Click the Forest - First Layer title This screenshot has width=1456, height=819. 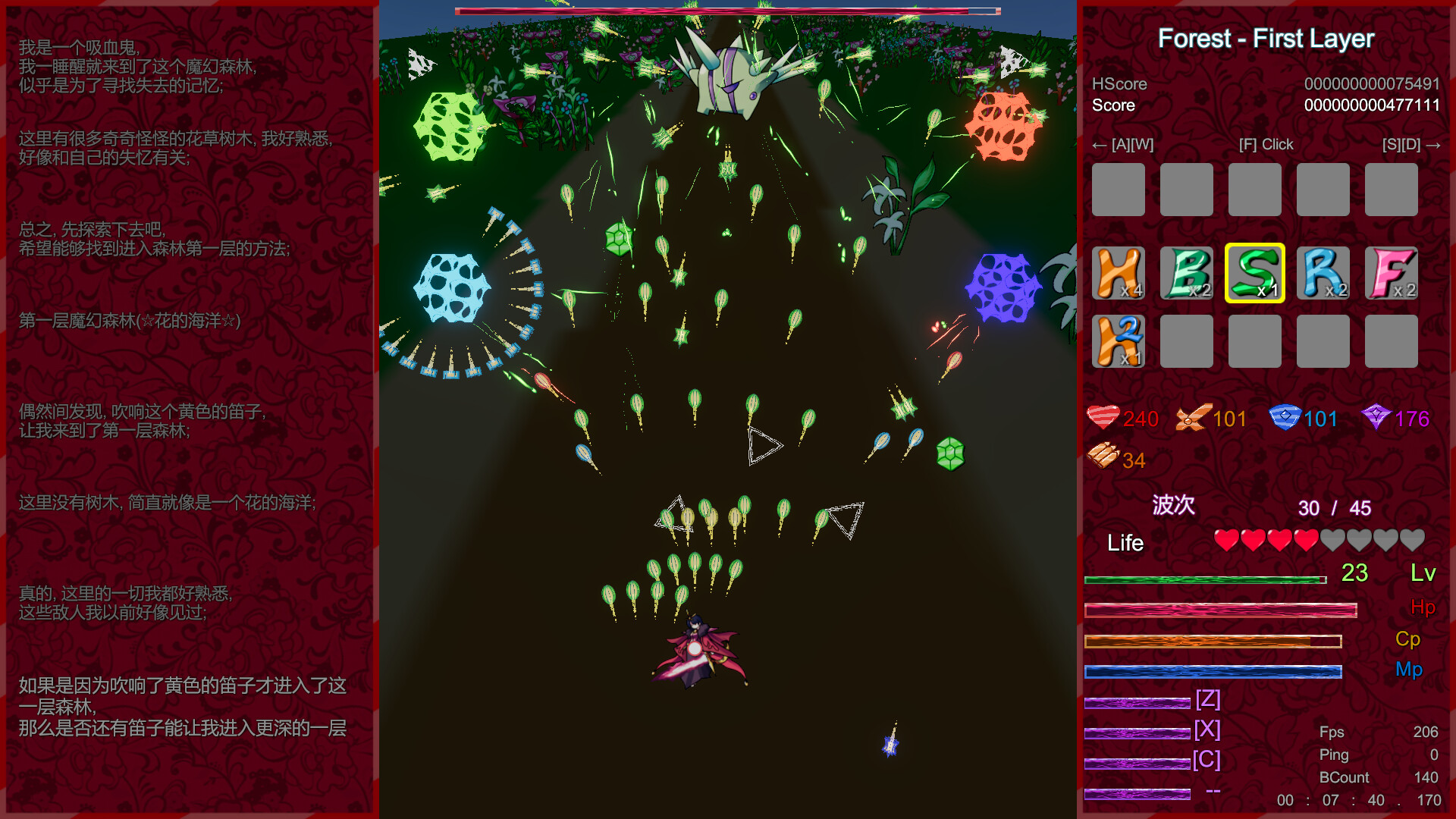coord(1266,38)
